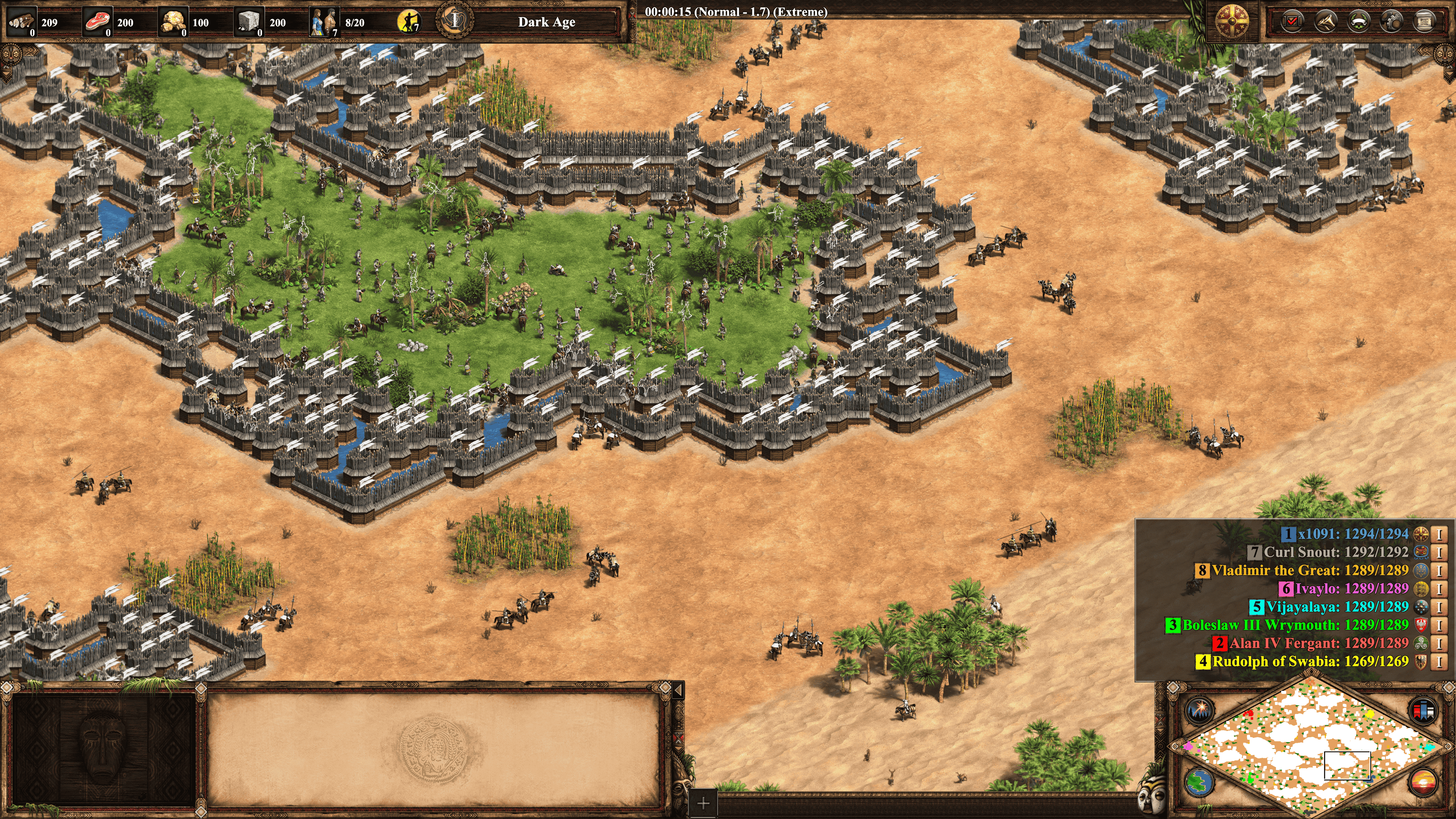The height and width of the screenshot is (819, 1456).
Task: Click the sunset minimap mode button
Action: [1423, 783]
